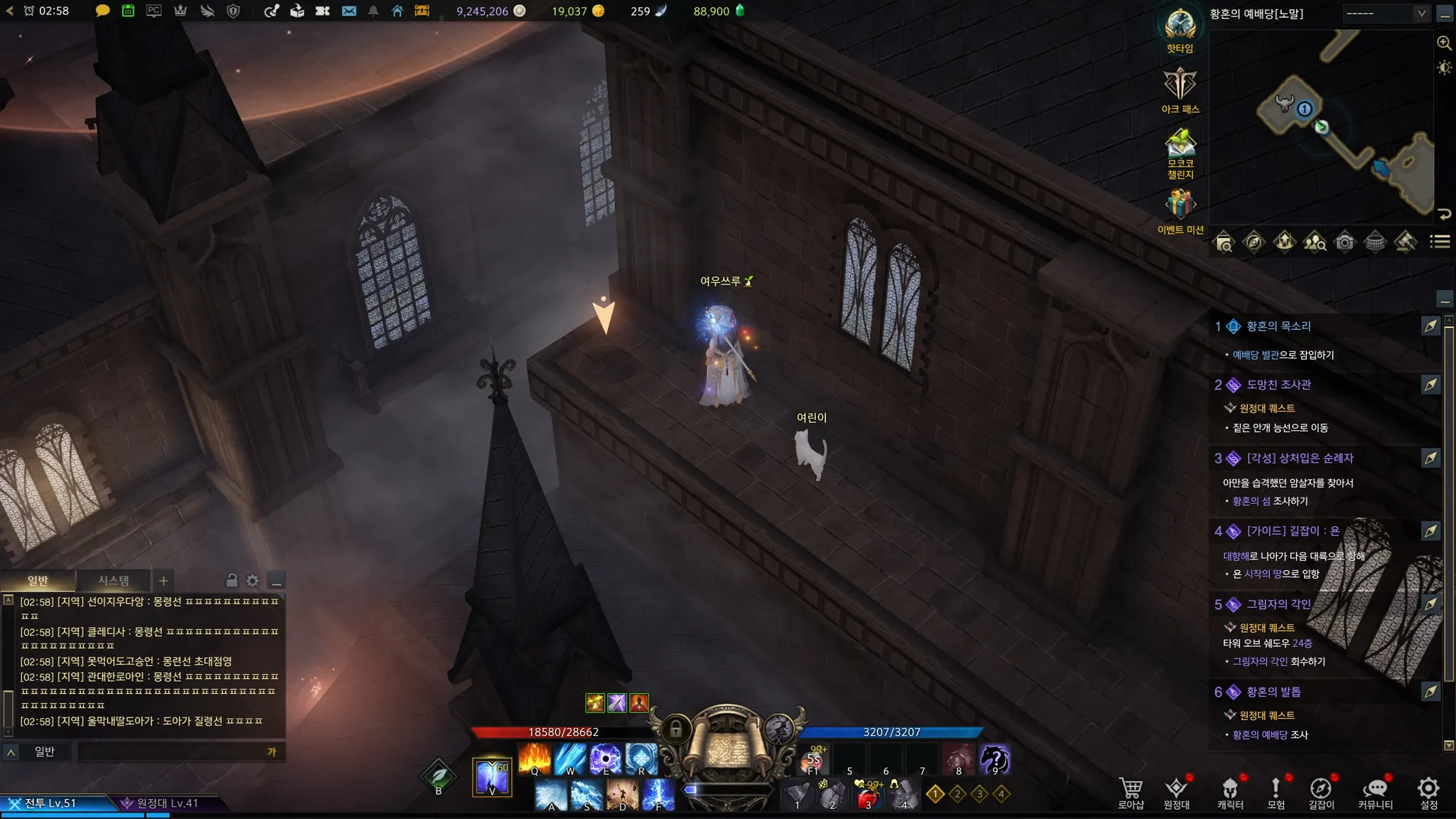Screen dimensions: 1456x819
Task: Switch to the 시스템 chat tab
Action: coord(114,581)
